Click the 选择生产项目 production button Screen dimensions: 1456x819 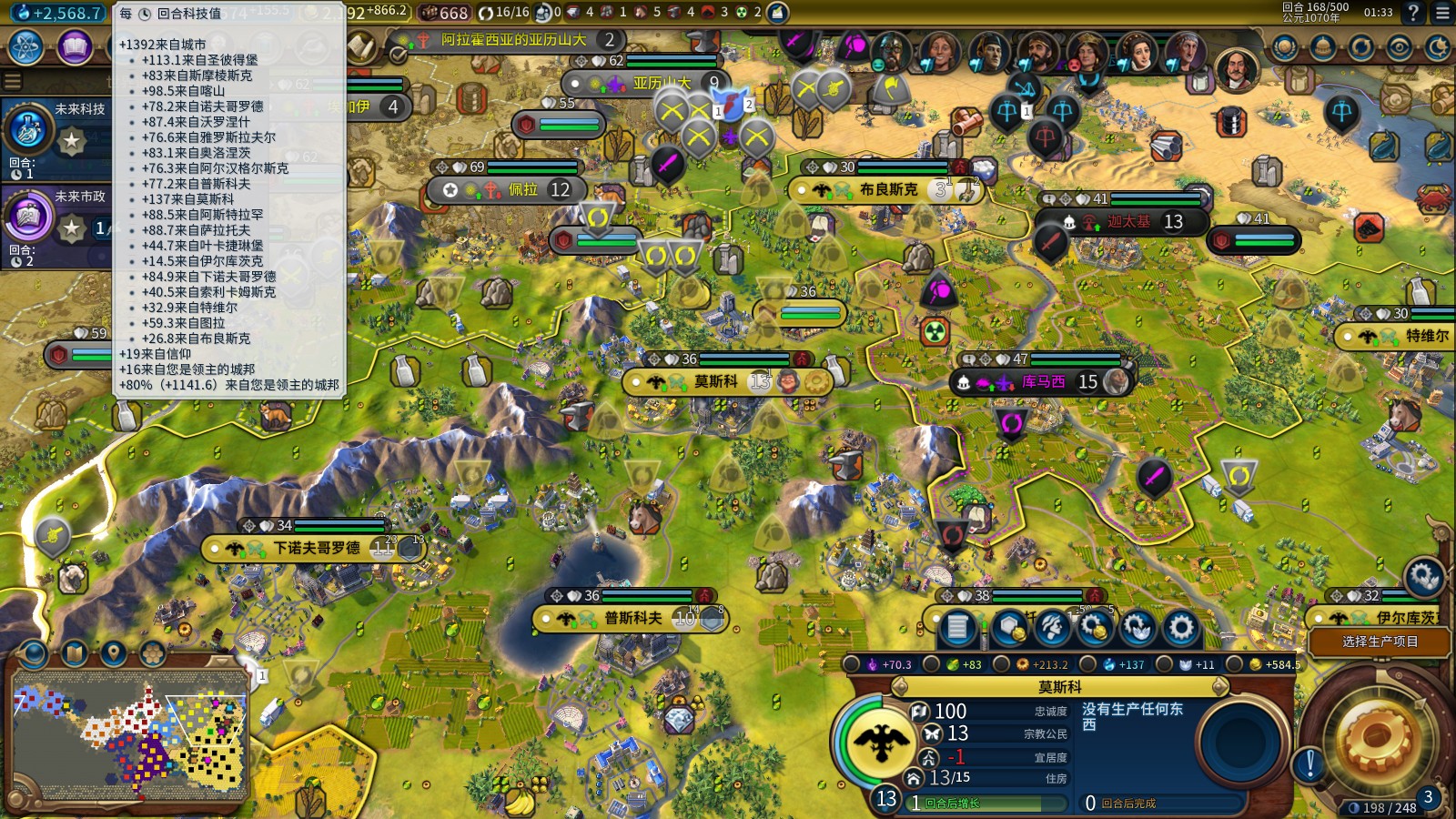coord(1380,642)
